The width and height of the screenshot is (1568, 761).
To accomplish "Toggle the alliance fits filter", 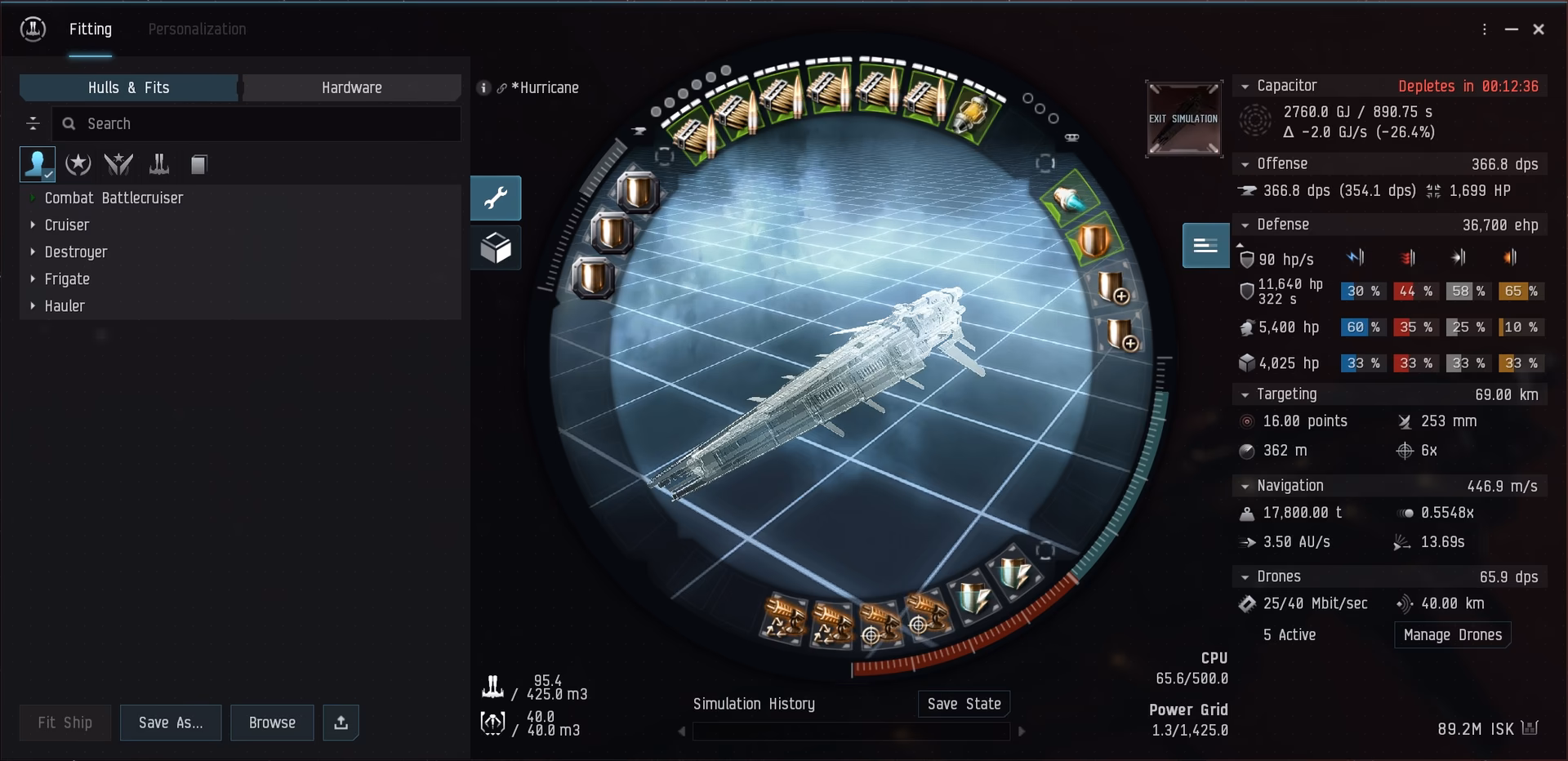I will 118,164.
